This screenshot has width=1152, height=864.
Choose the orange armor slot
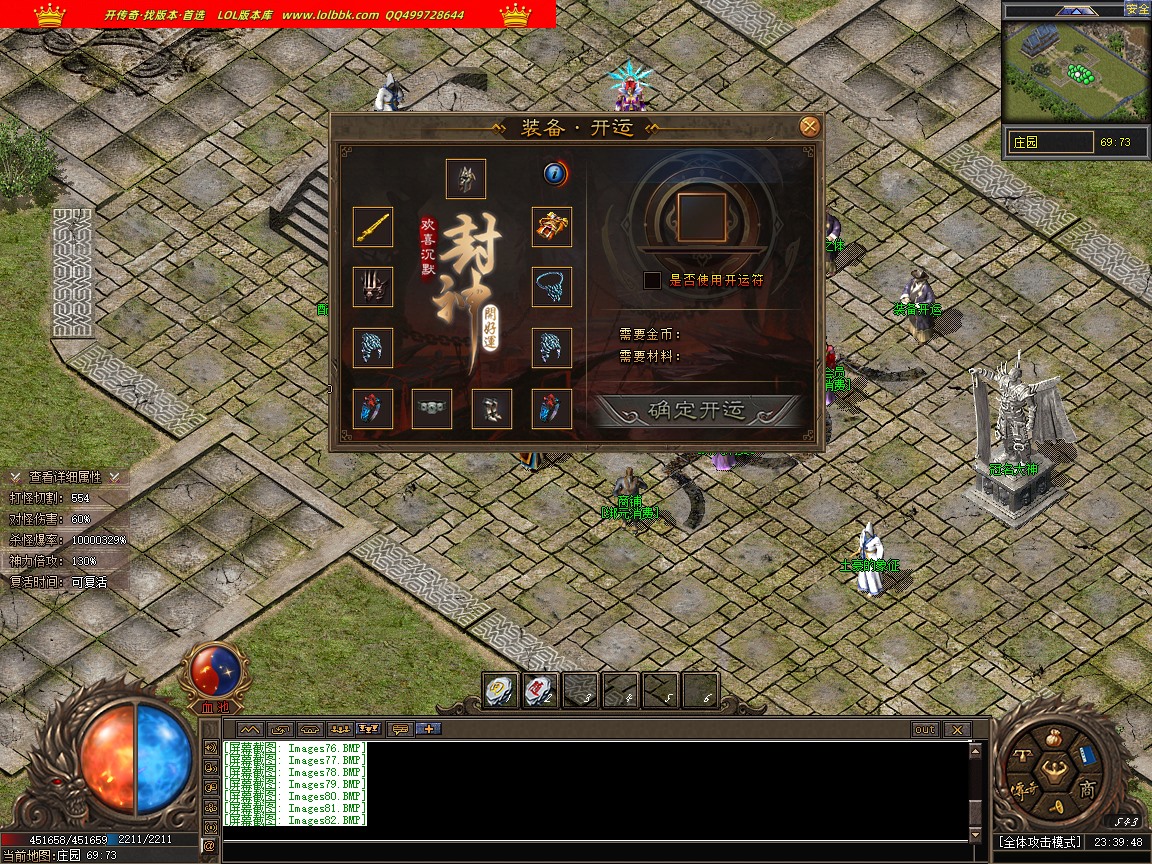(x=552, y=227)
